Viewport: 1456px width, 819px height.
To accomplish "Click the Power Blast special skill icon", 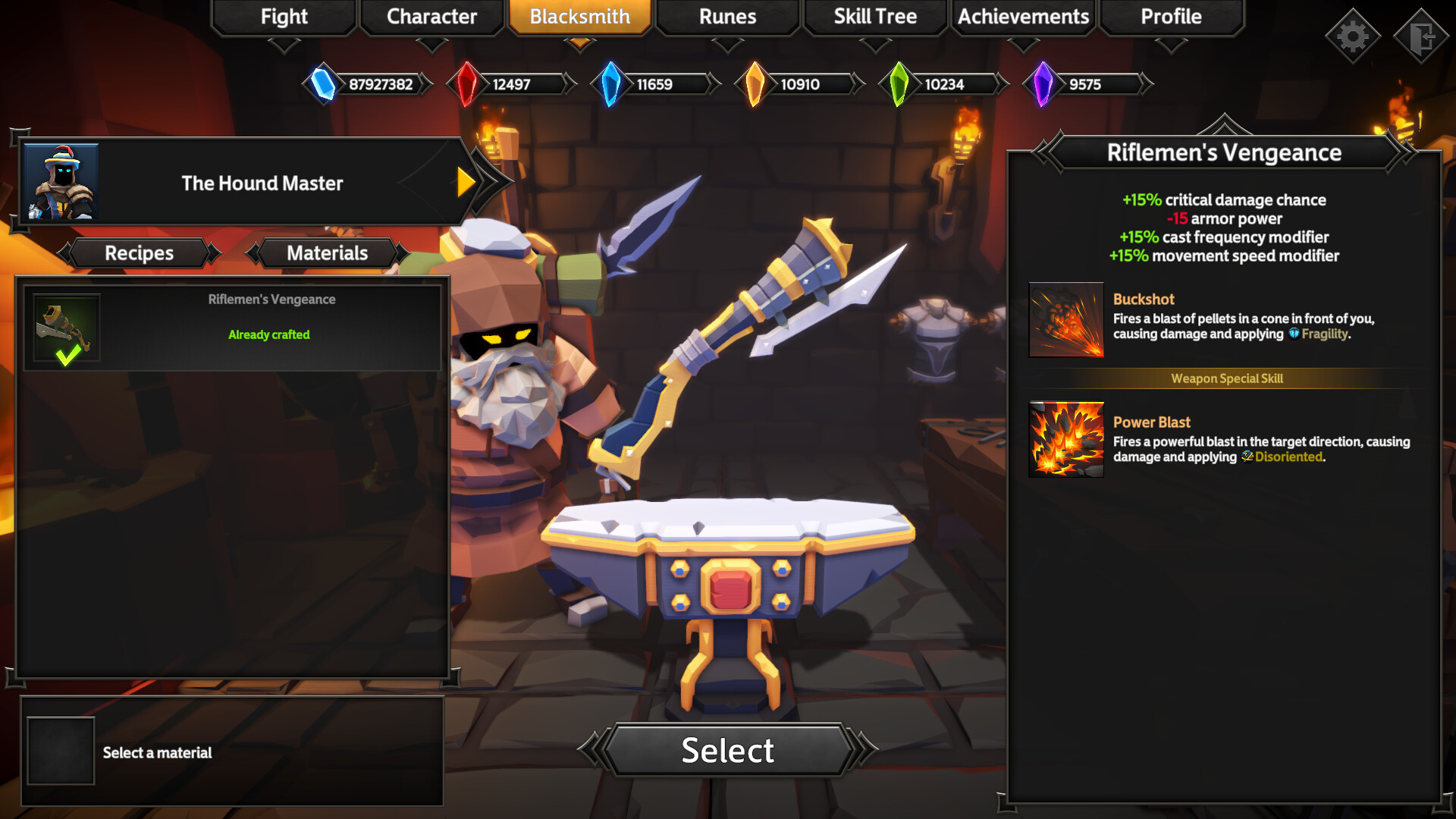I will point(1065,438).
